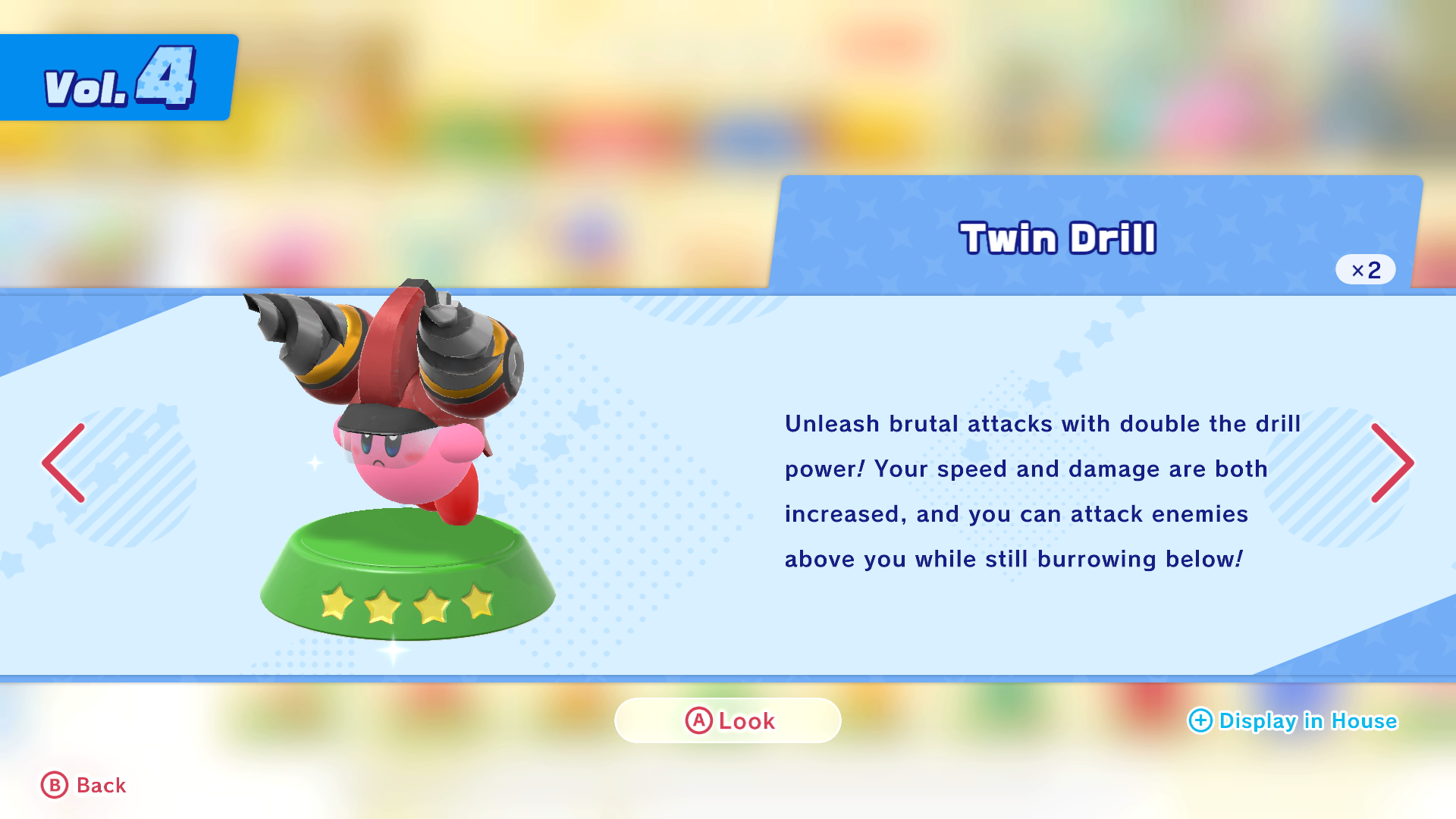
Task: Go to the previous figure with left arrow
Action: coord(64,463)
